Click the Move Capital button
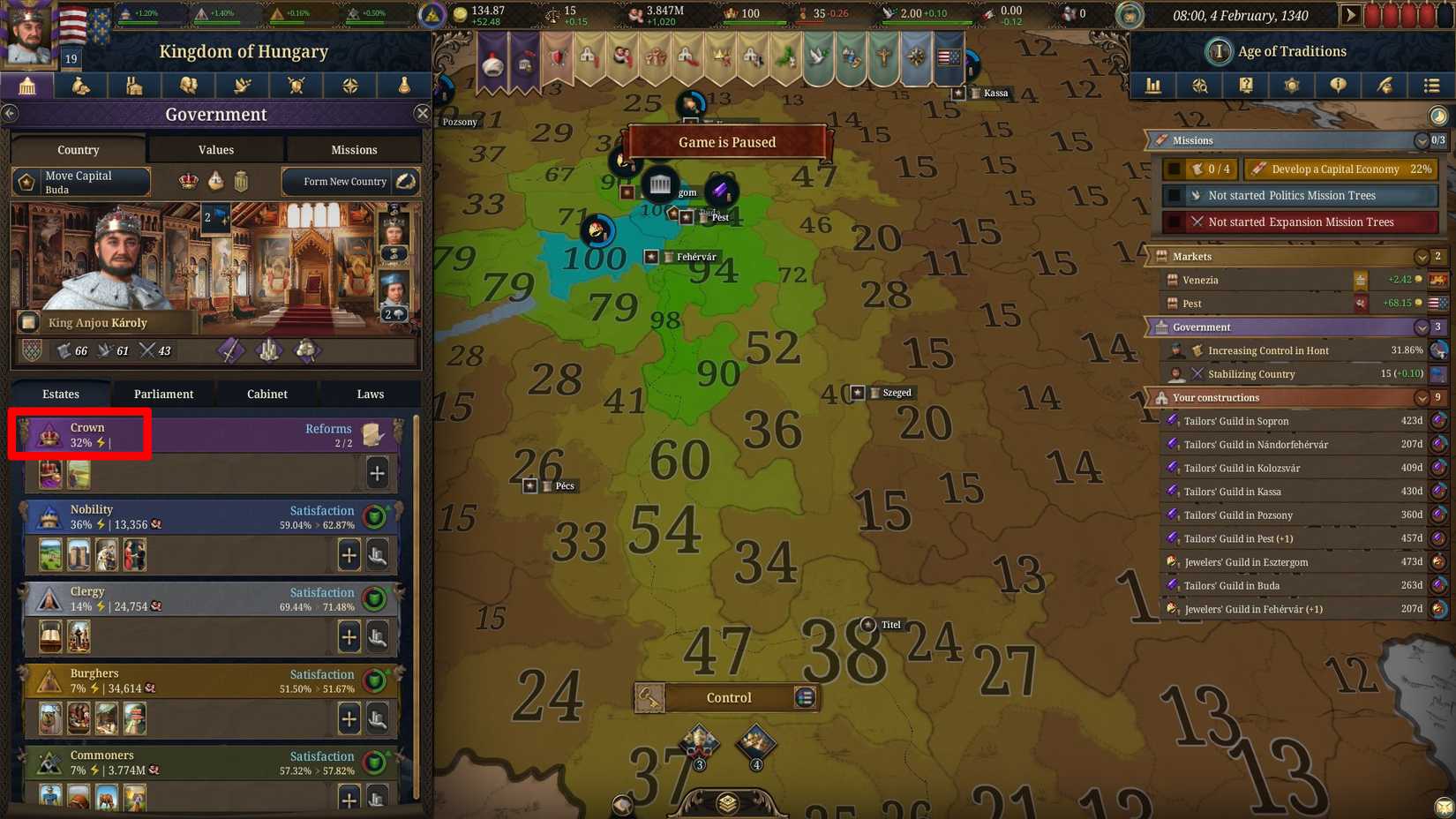The width and height of the screenshot is (1456, 819). [x=81, y=181]
